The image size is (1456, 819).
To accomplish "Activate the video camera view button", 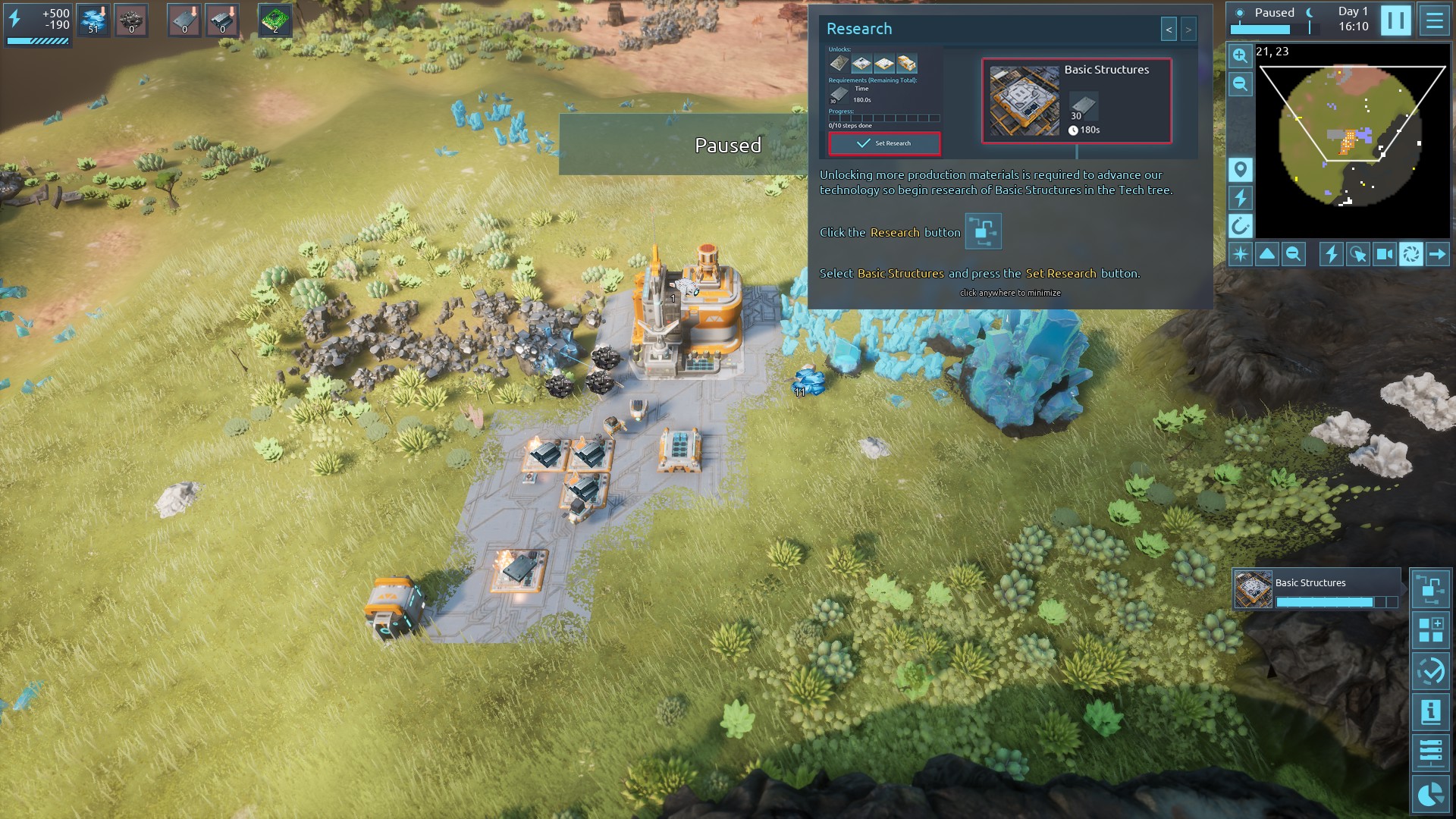I will click(1384, 254).
